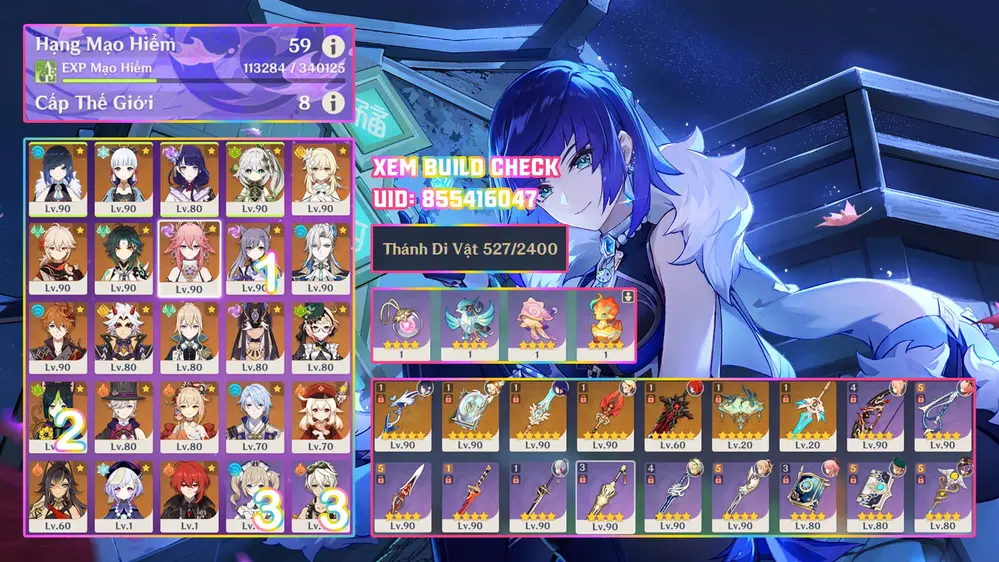Viewport: 999px width, 562px height.
Task: Click the World Level info icon
Action: point(333,102)
